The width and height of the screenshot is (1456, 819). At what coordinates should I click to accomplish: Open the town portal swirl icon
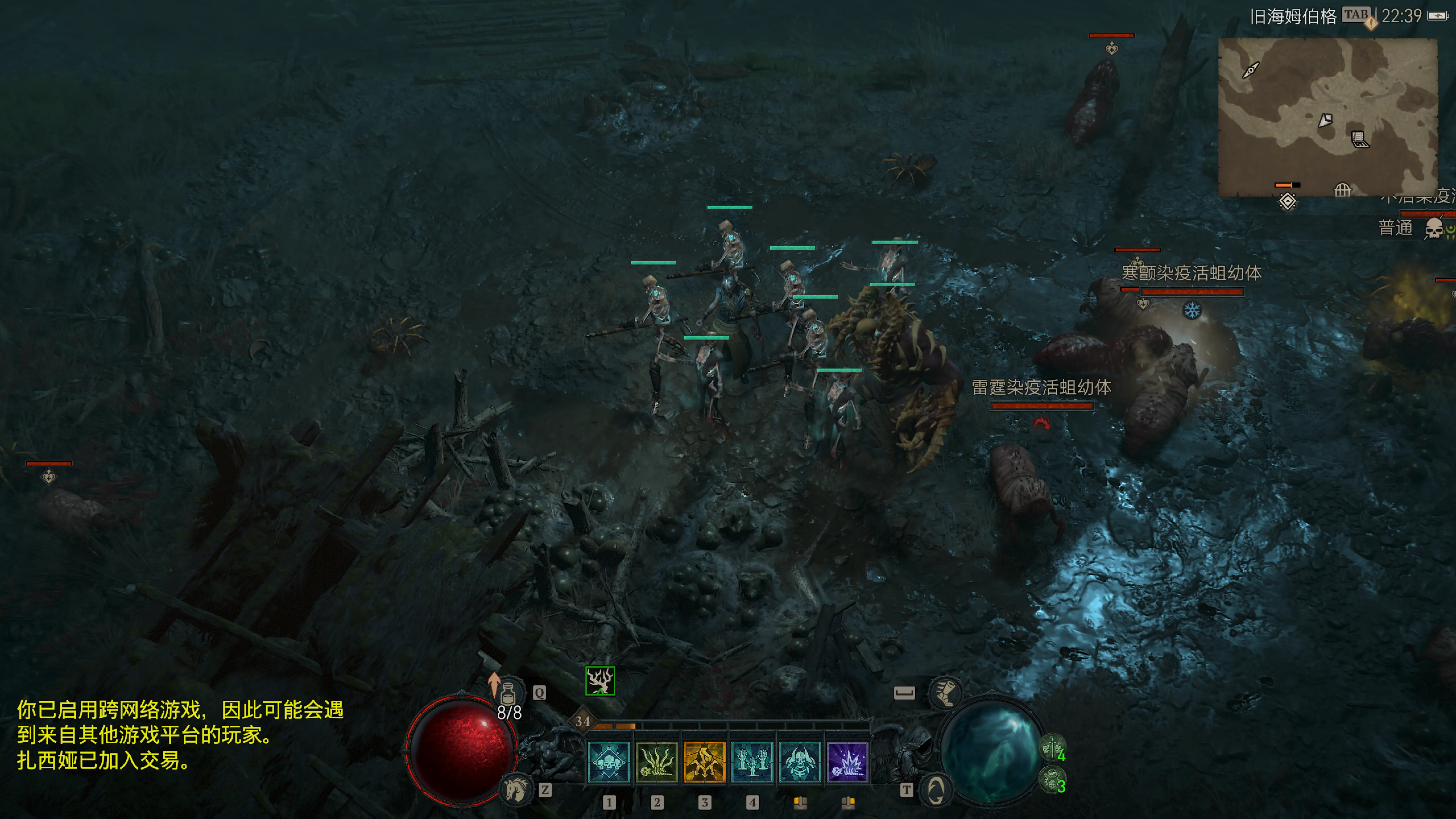click(x=935, y=789)
